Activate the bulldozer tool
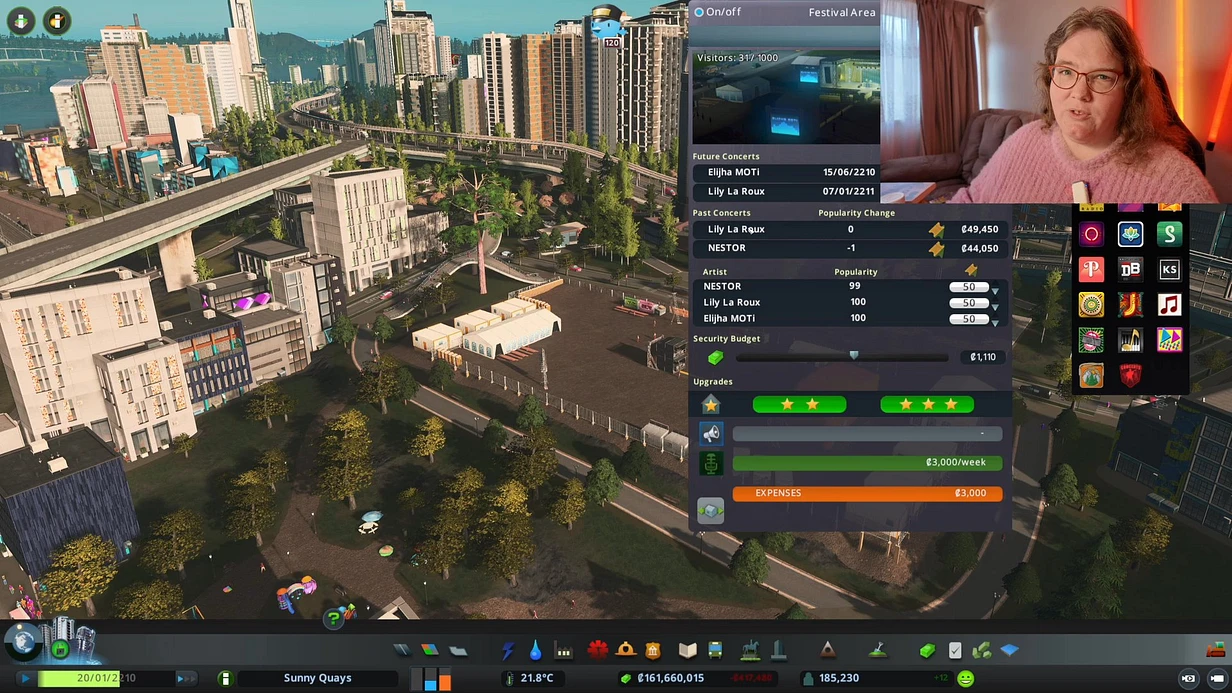 coord(1216,651)
